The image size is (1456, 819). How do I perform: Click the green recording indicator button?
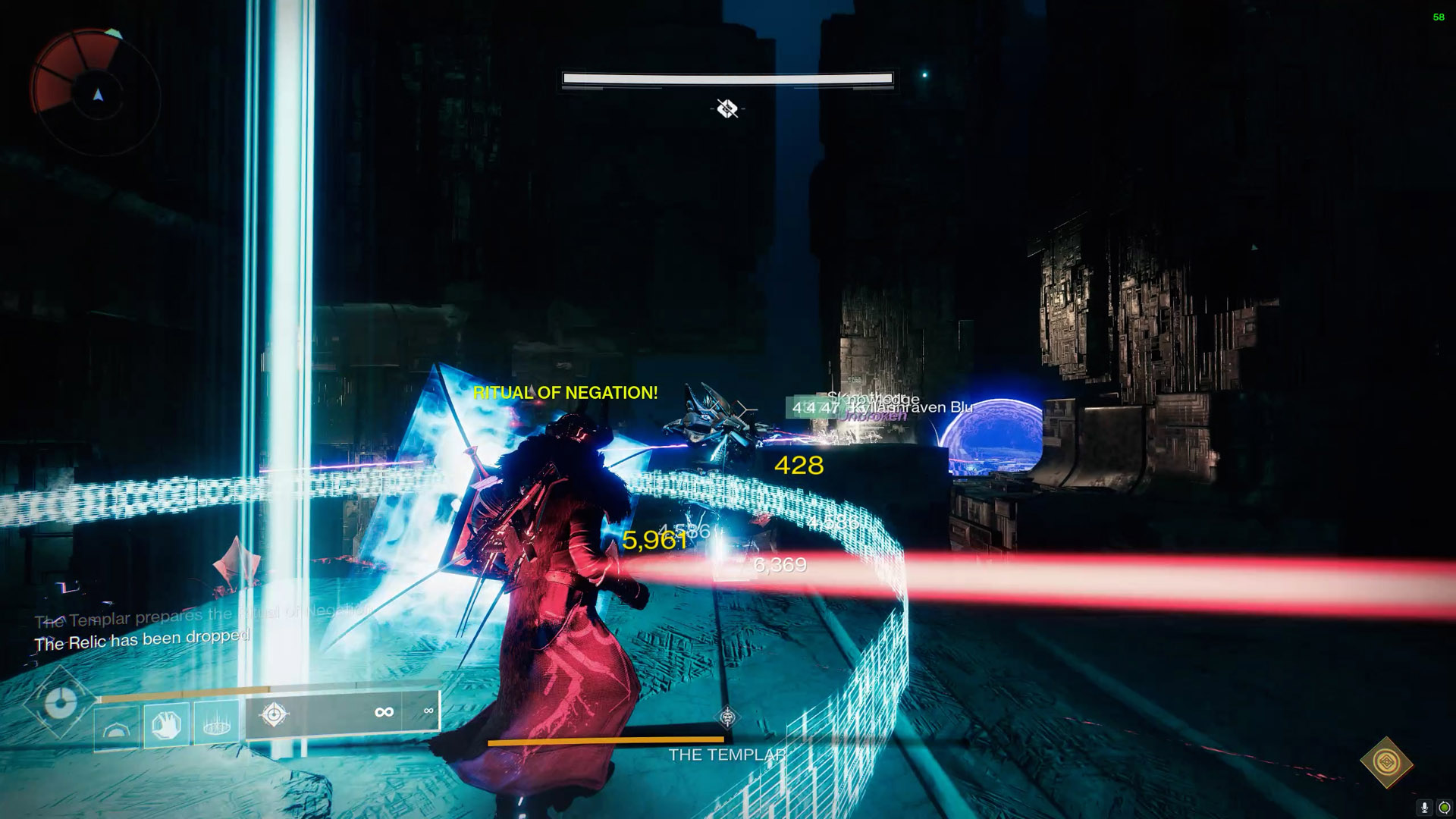point(1444,808)
